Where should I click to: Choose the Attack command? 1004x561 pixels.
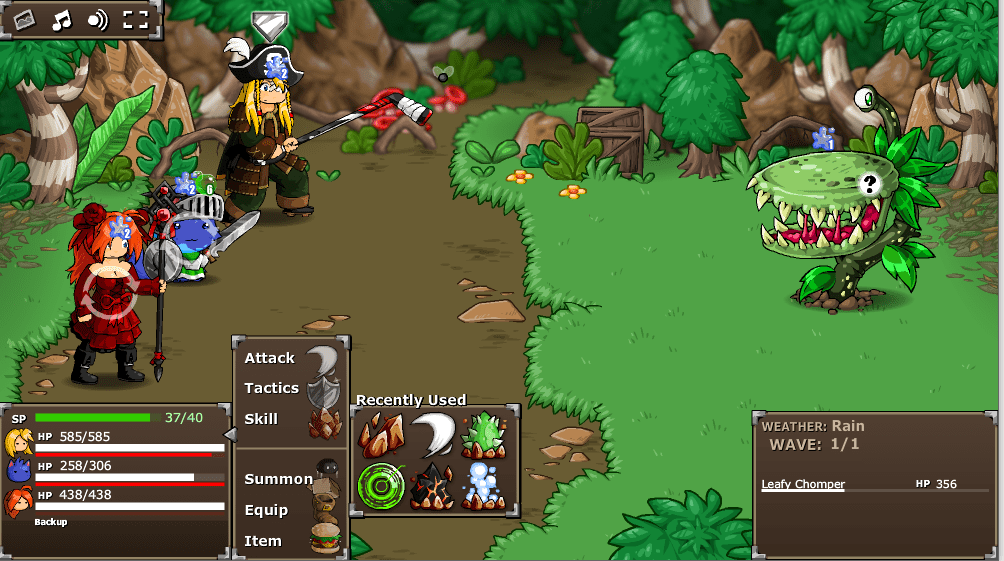pos(270,358)
